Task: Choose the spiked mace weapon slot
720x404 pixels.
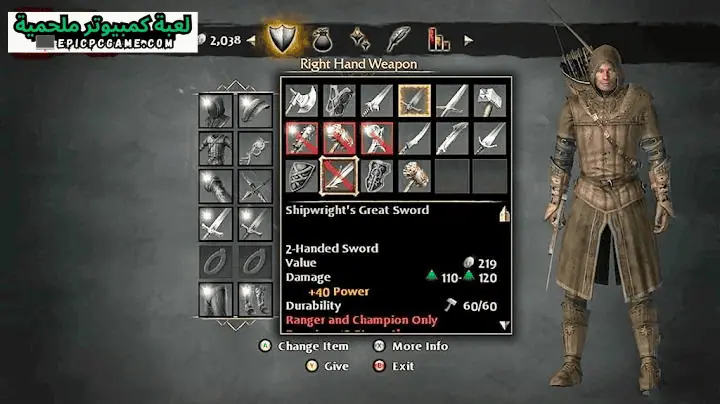Action: [413, 175]
